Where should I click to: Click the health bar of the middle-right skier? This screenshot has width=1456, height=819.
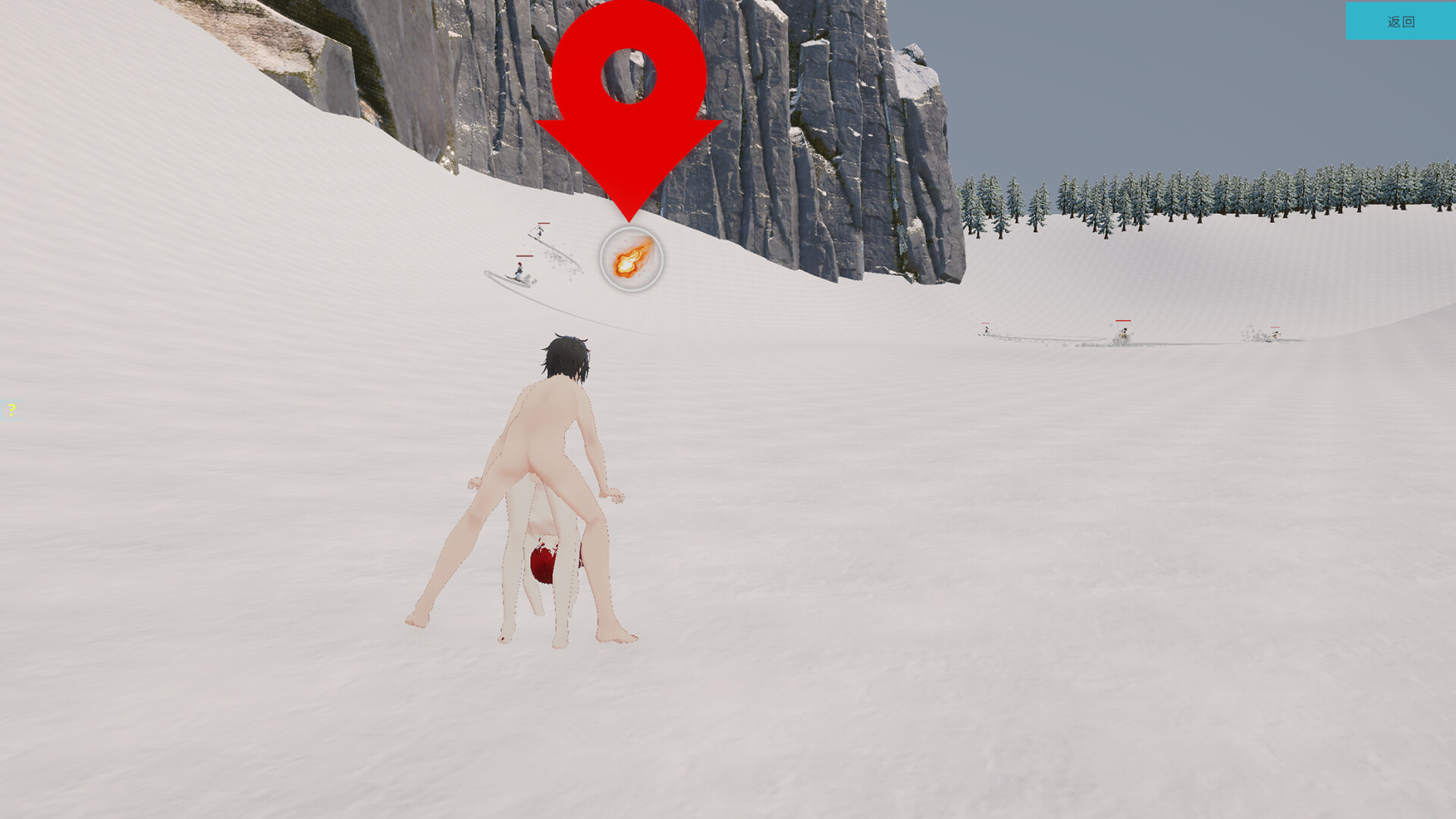coord(1123,321)
